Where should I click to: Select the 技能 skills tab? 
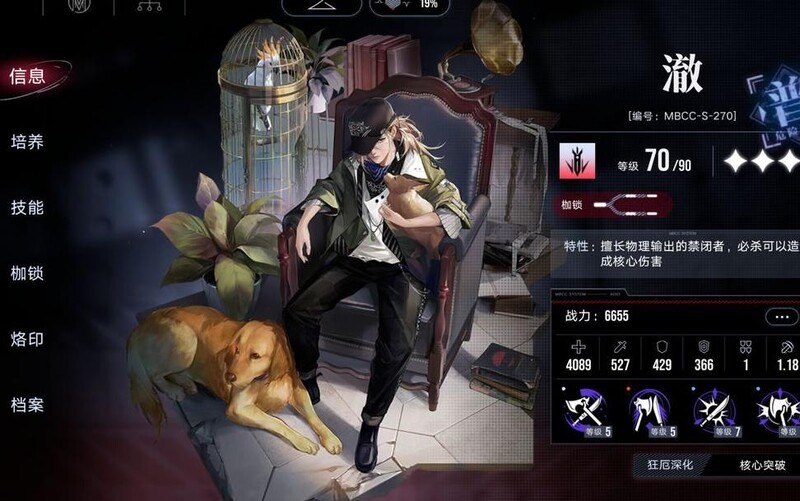coord(27,207)
